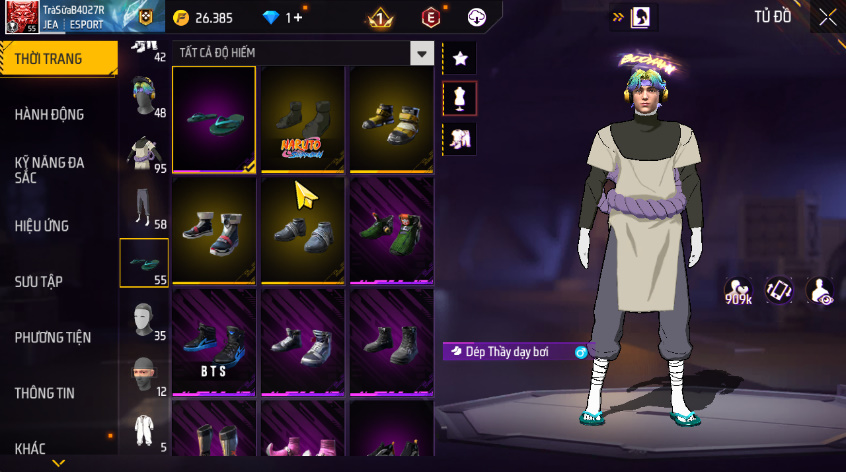Choose the face mask subcategory
846x472 pixels.
(x=143, y=376)
